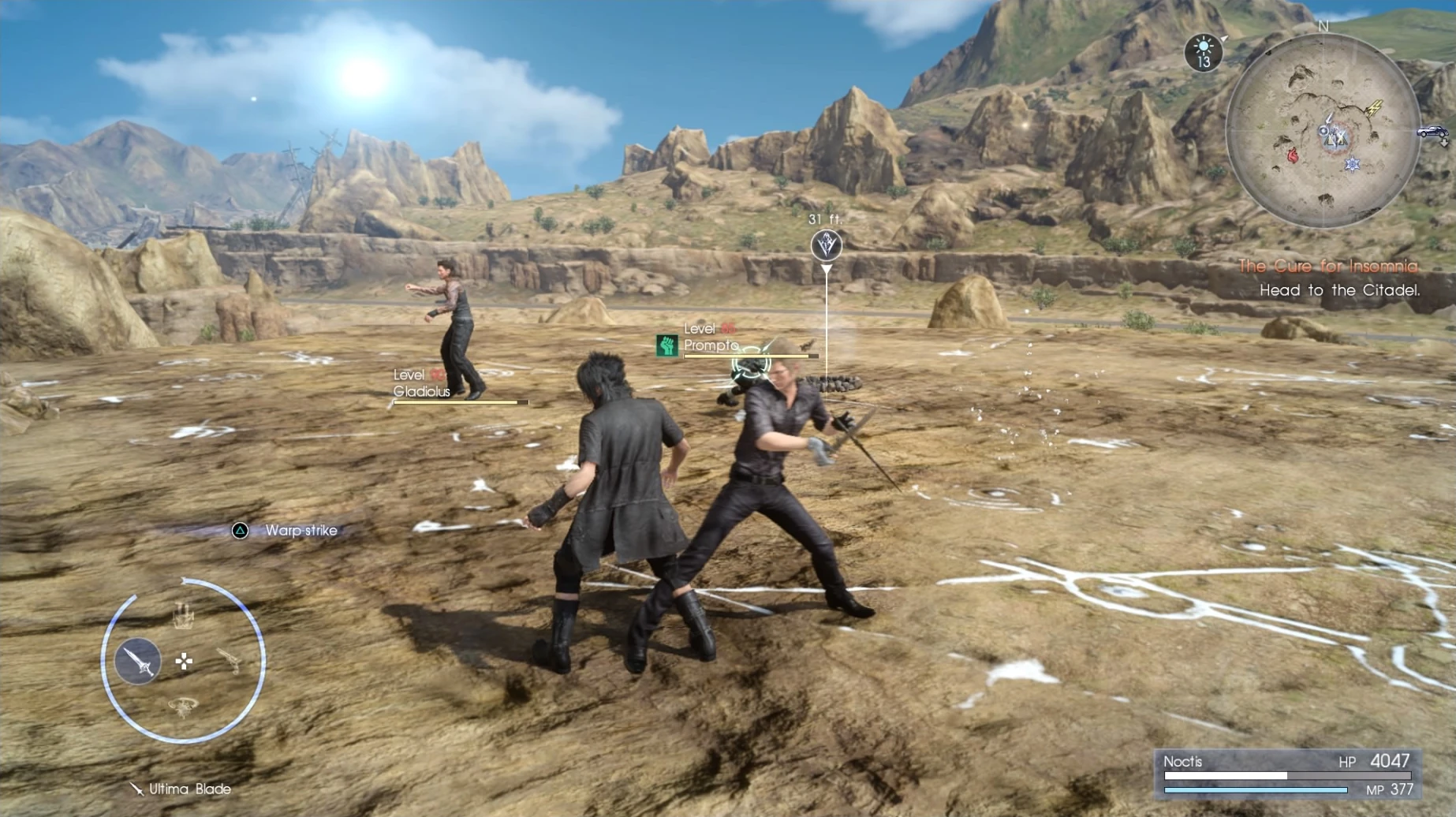Viewport: 1456px width, 817px height.
Task: Click the red enemy marker on the minimap
Action: (x=1292, y=155)
